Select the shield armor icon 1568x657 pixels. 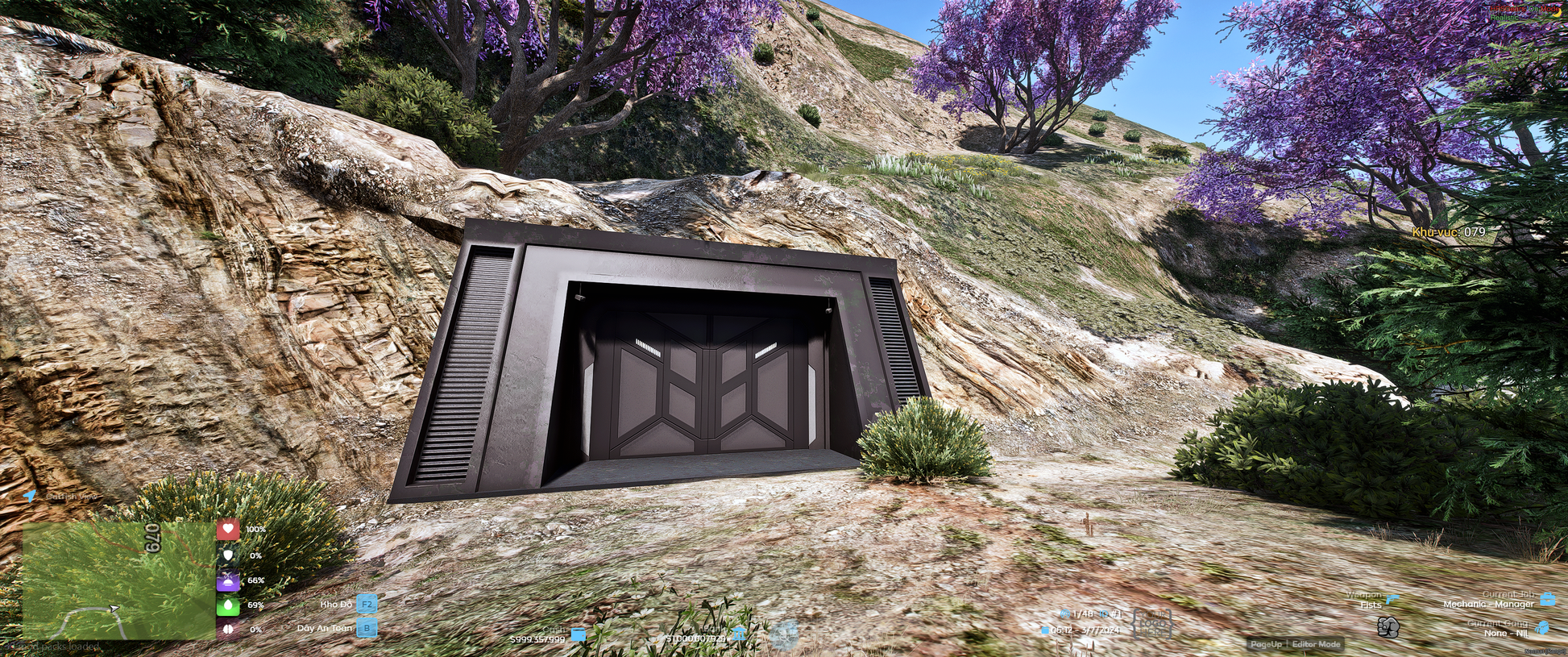[x=228, y=555]
